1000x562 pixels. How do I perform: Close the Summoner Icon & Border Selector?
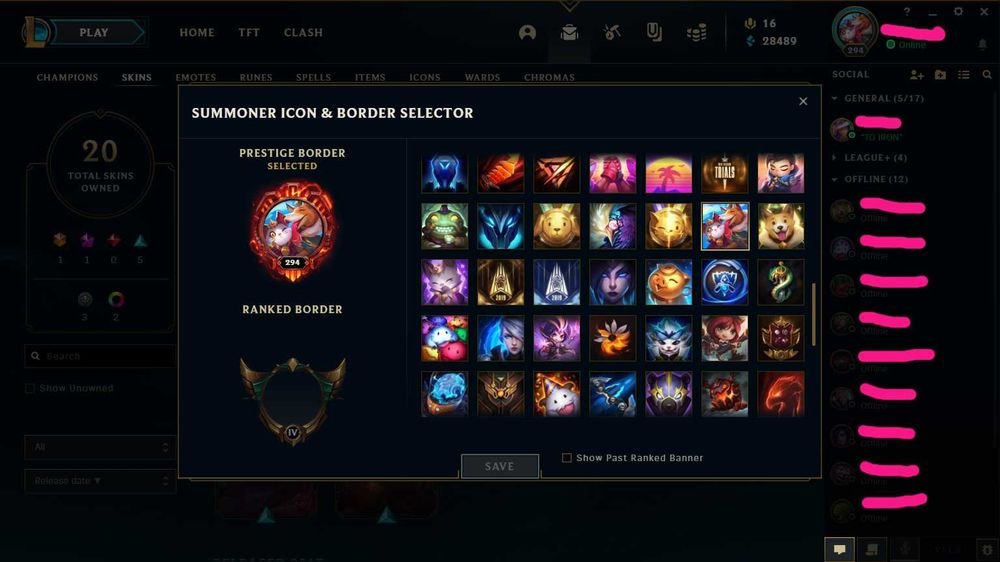coord(803,101)
